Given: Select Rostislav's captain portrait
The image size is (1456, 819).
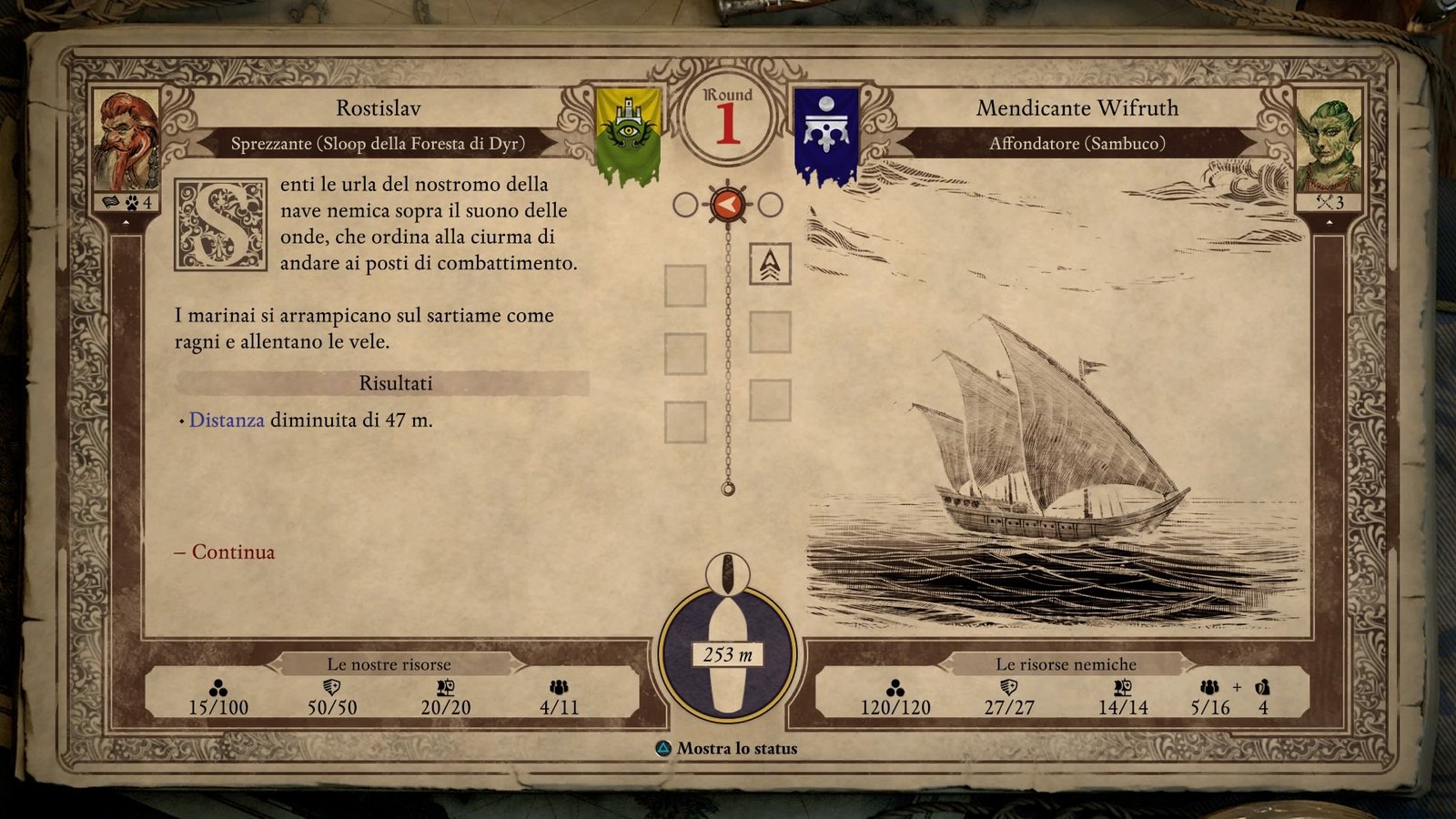Looking at the screenshot, I should coord(126,141).
